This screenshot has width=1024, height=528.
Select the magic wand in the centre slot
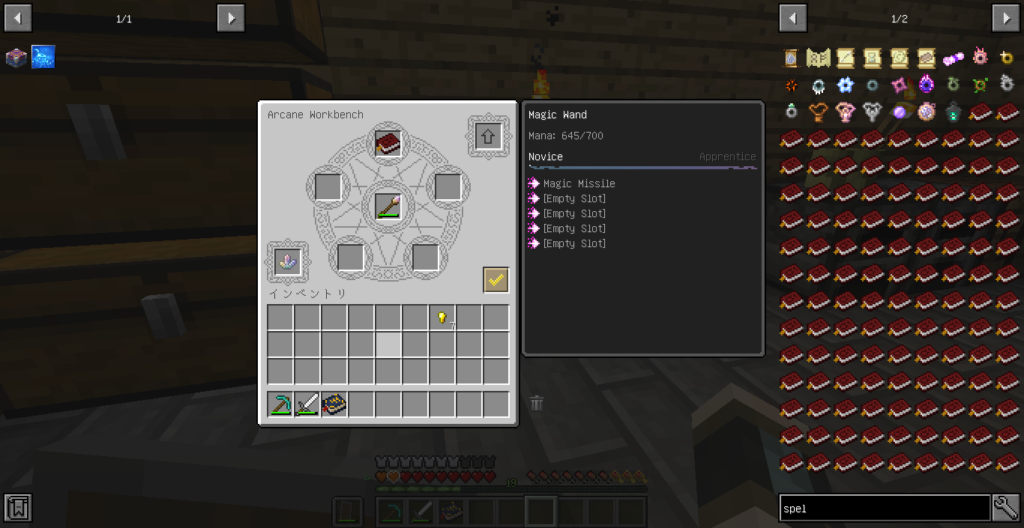click(388, 206)
